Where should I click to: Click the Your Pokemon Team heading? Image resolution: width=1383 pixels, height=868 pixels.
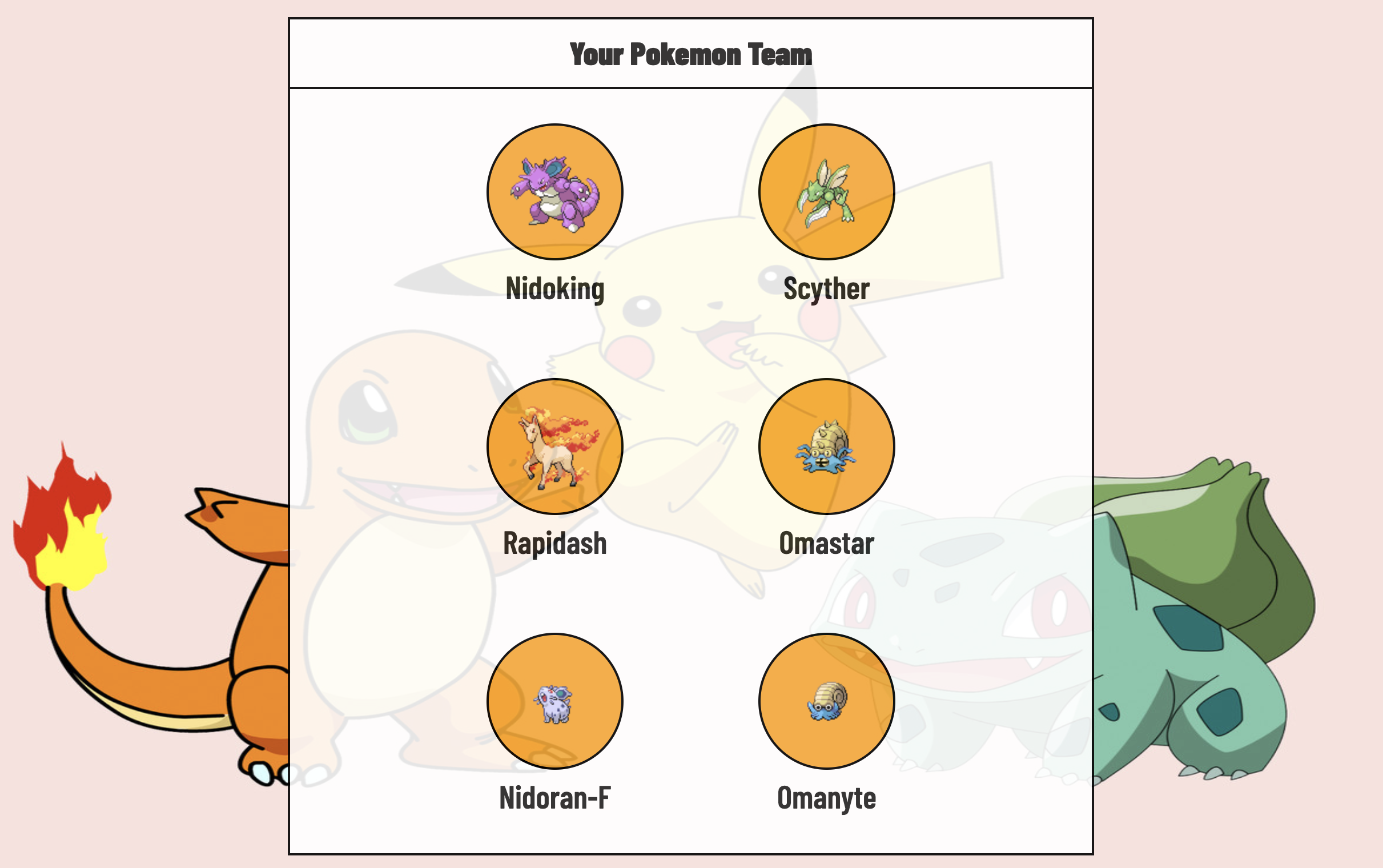(x=690, y=55)
